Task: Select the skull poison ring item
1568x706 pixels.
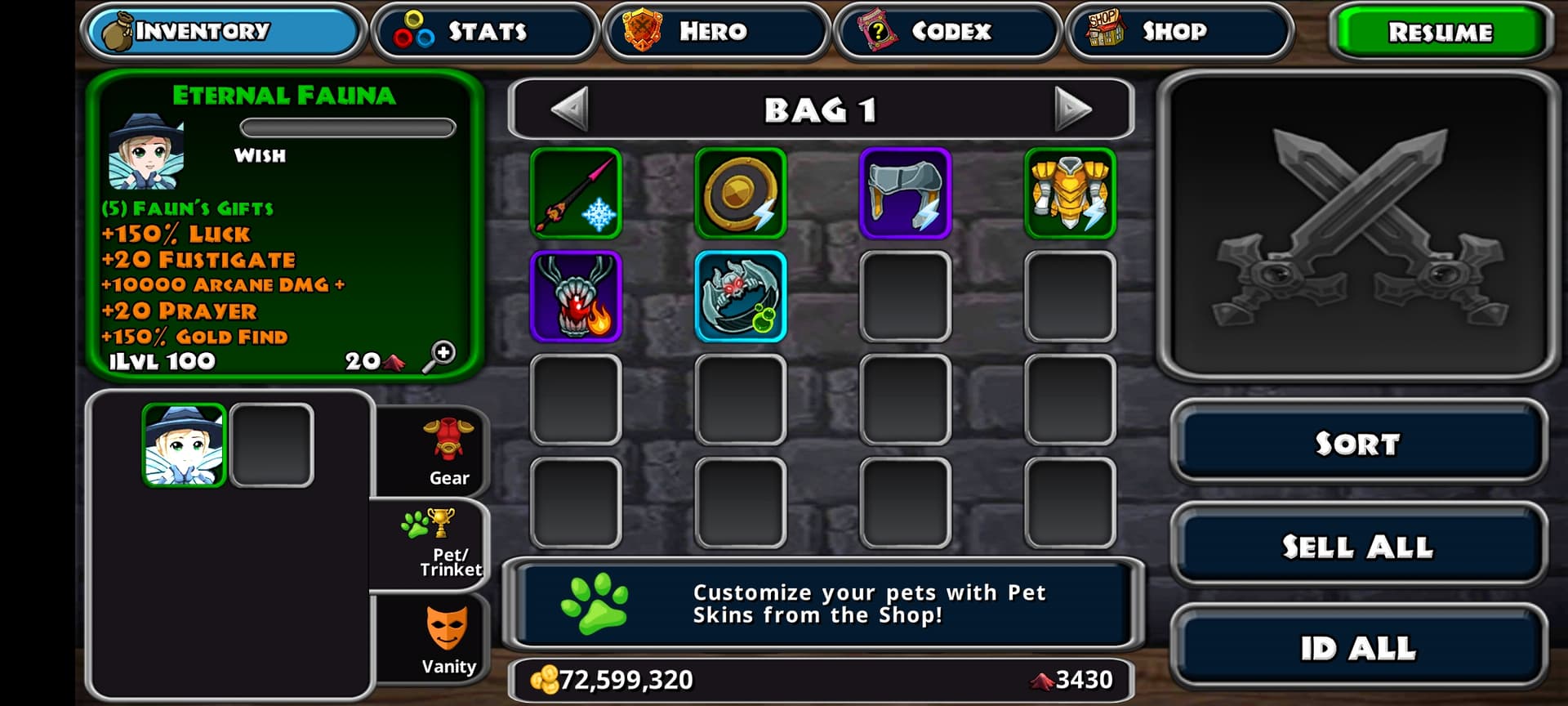Action: click(x=741, y=297)
